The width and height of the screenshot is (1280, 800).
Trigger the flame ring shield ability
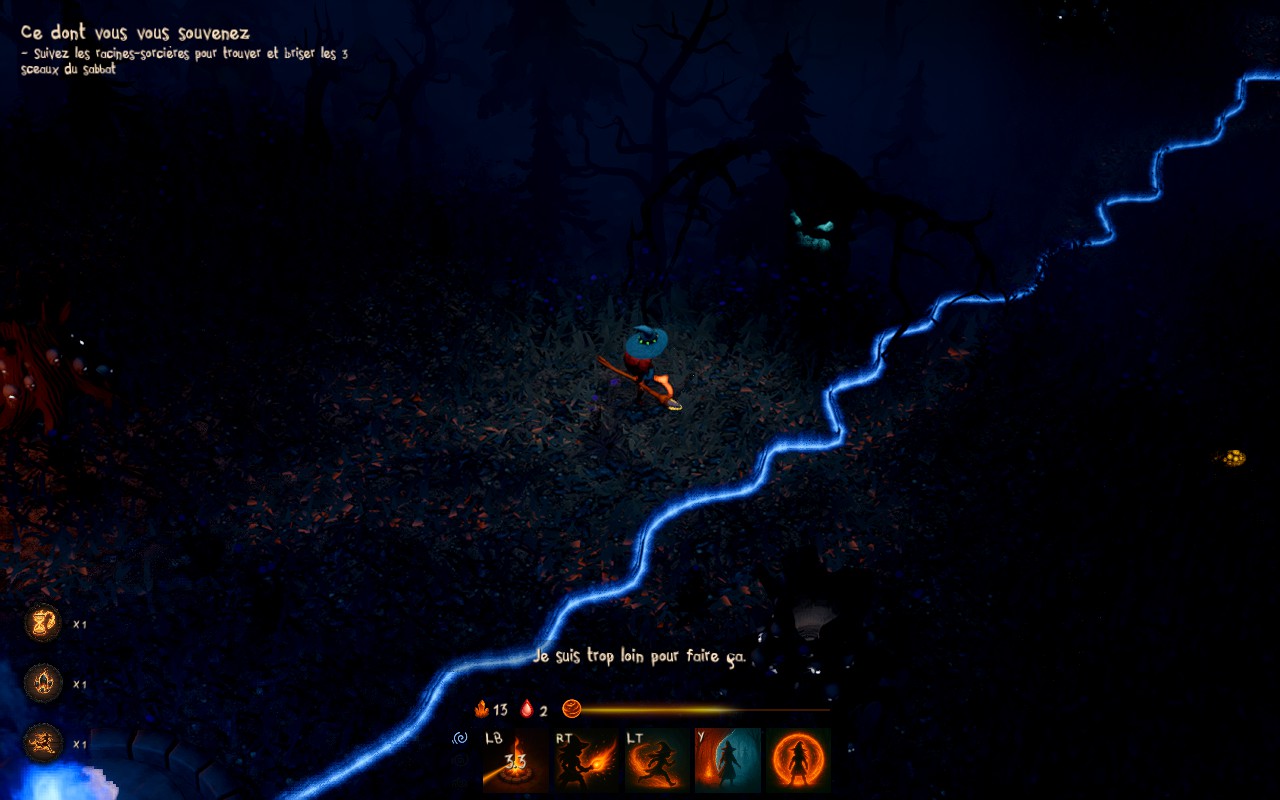click(798, 760)
